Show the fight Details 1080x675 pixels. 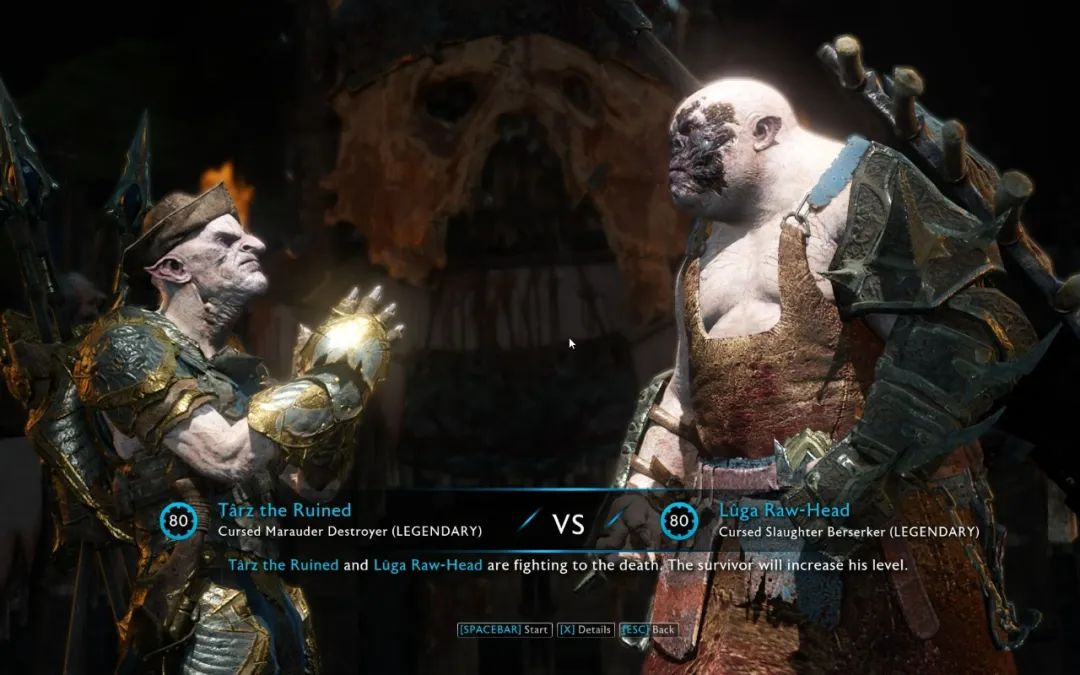pos(585,630)
